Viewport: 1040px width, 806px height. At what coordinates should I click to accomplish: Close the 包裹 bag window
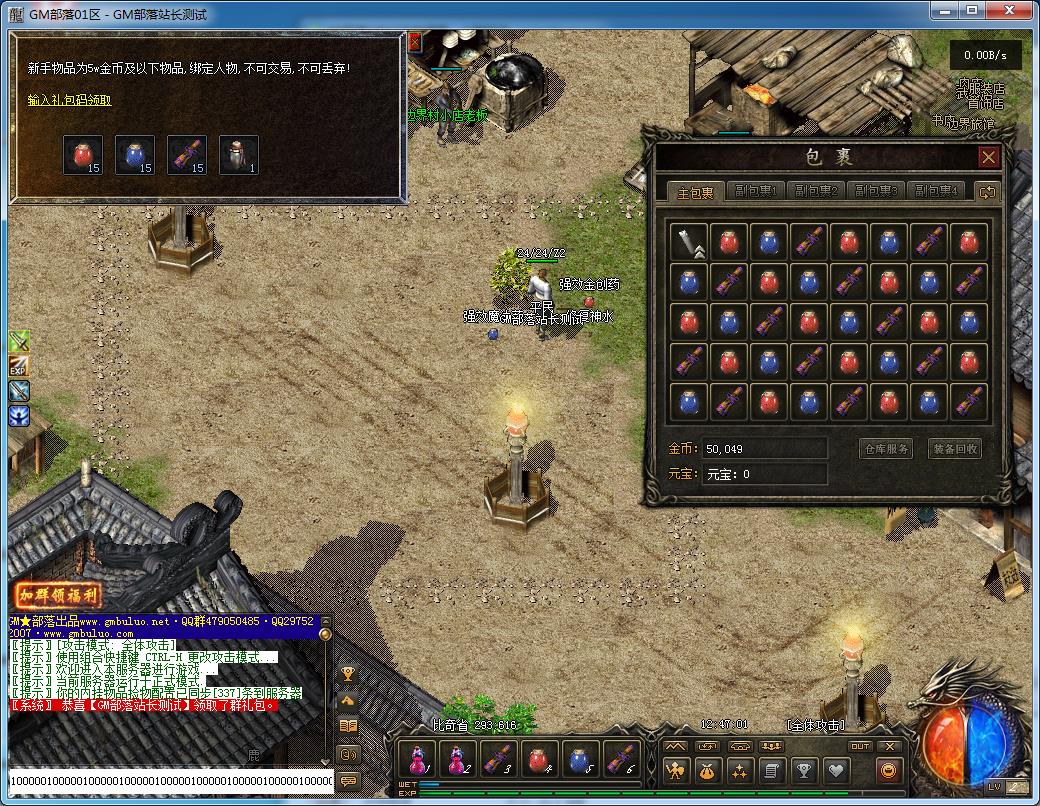[x=988, y=157]
